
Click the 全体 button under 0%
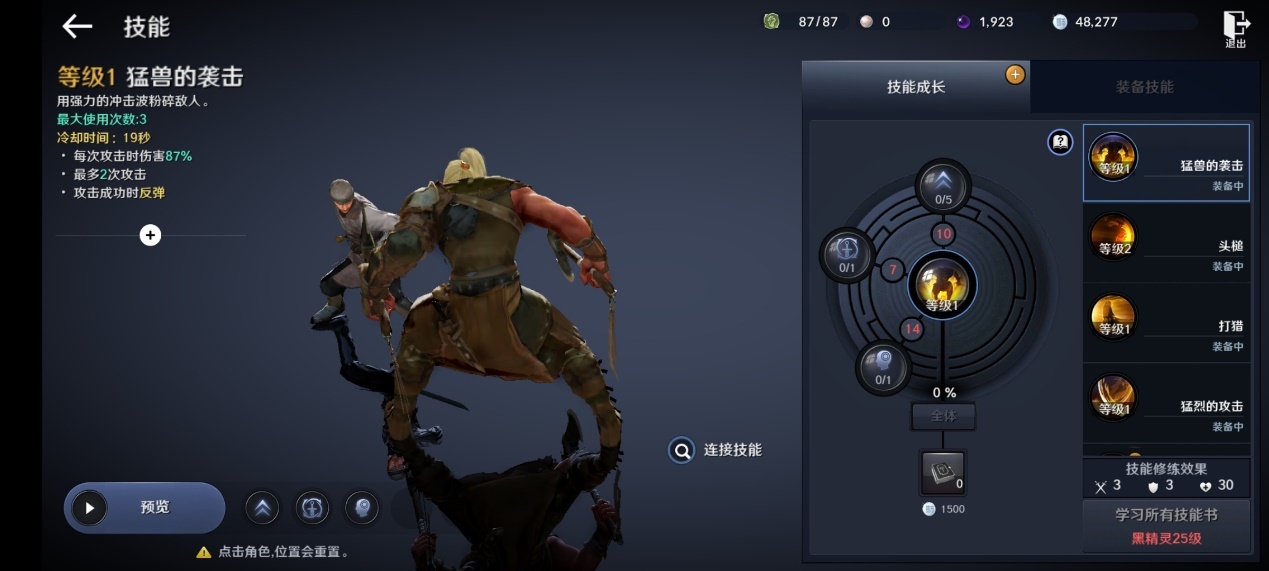[942, 416]
